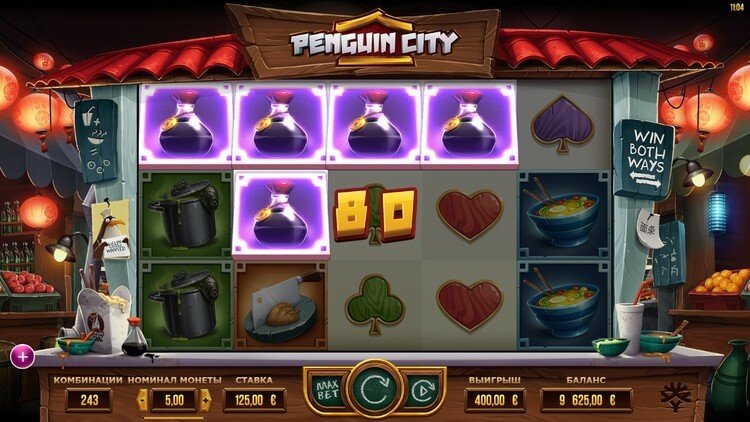Image resolution: width=750 pixels, height=422 pixels.
Task: Increase coin value with the right arrow
Action: (x=205, y=400)
